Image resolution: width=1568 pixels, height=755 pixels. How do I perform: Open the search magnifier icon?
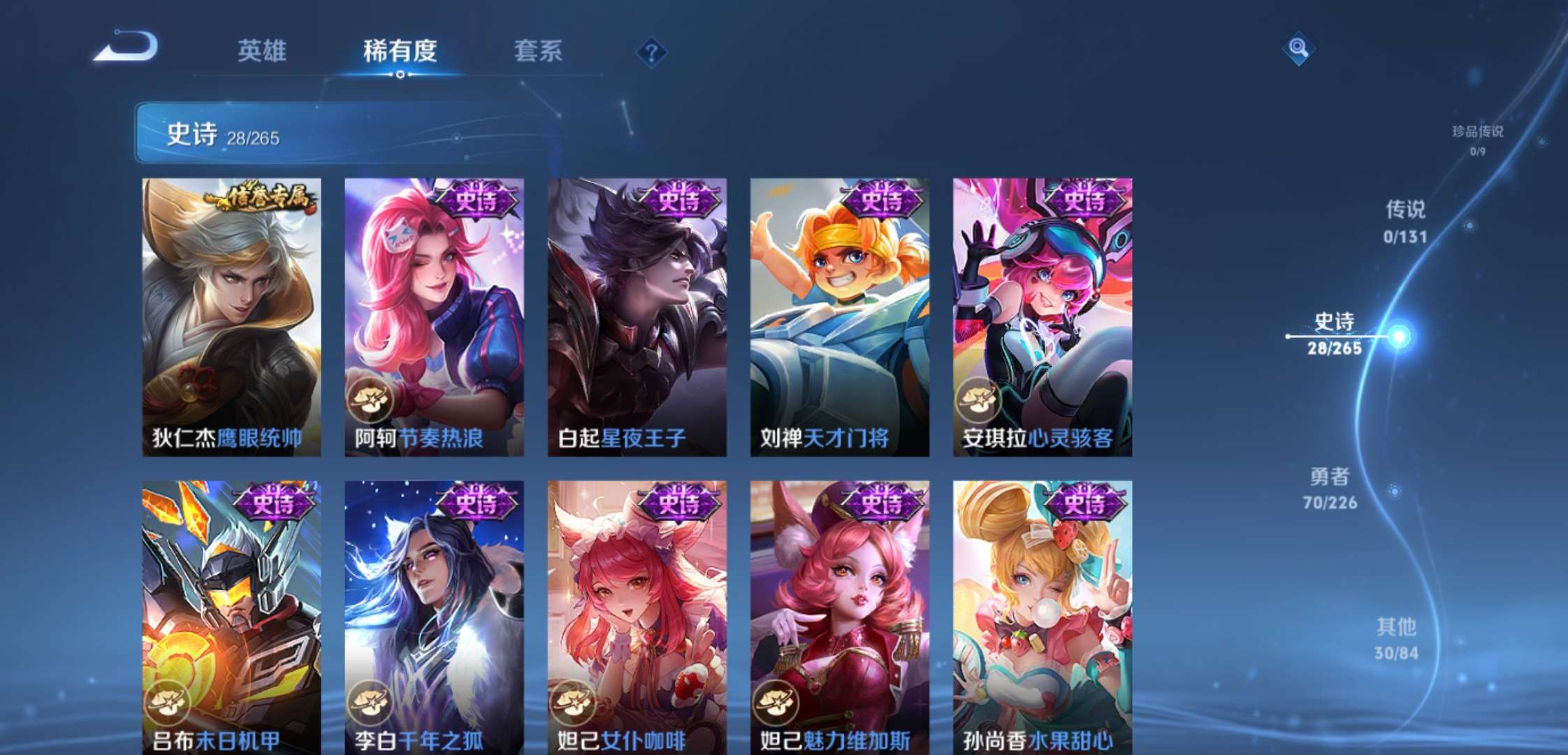coord(1298,49)
